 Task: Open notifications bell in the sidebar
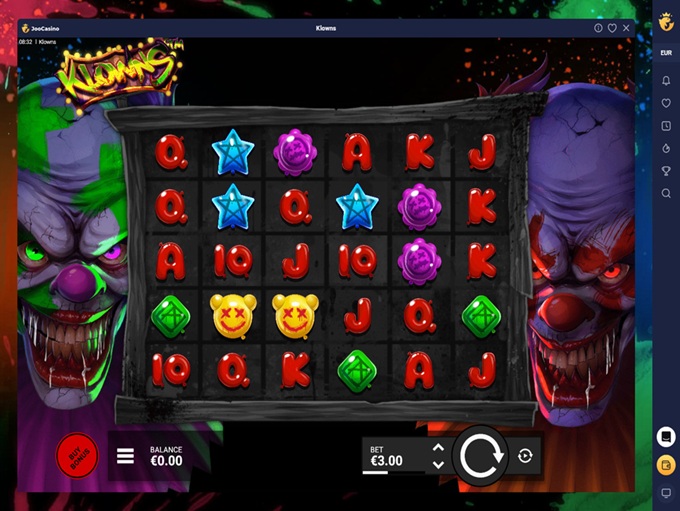click(666, 80)
